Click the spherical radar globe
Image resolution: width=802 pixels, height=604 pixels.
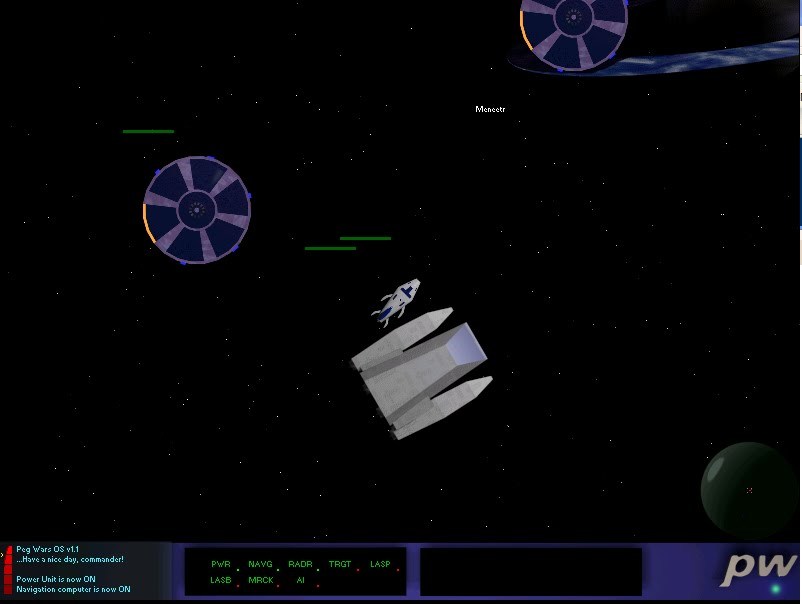tap(748, 489)
